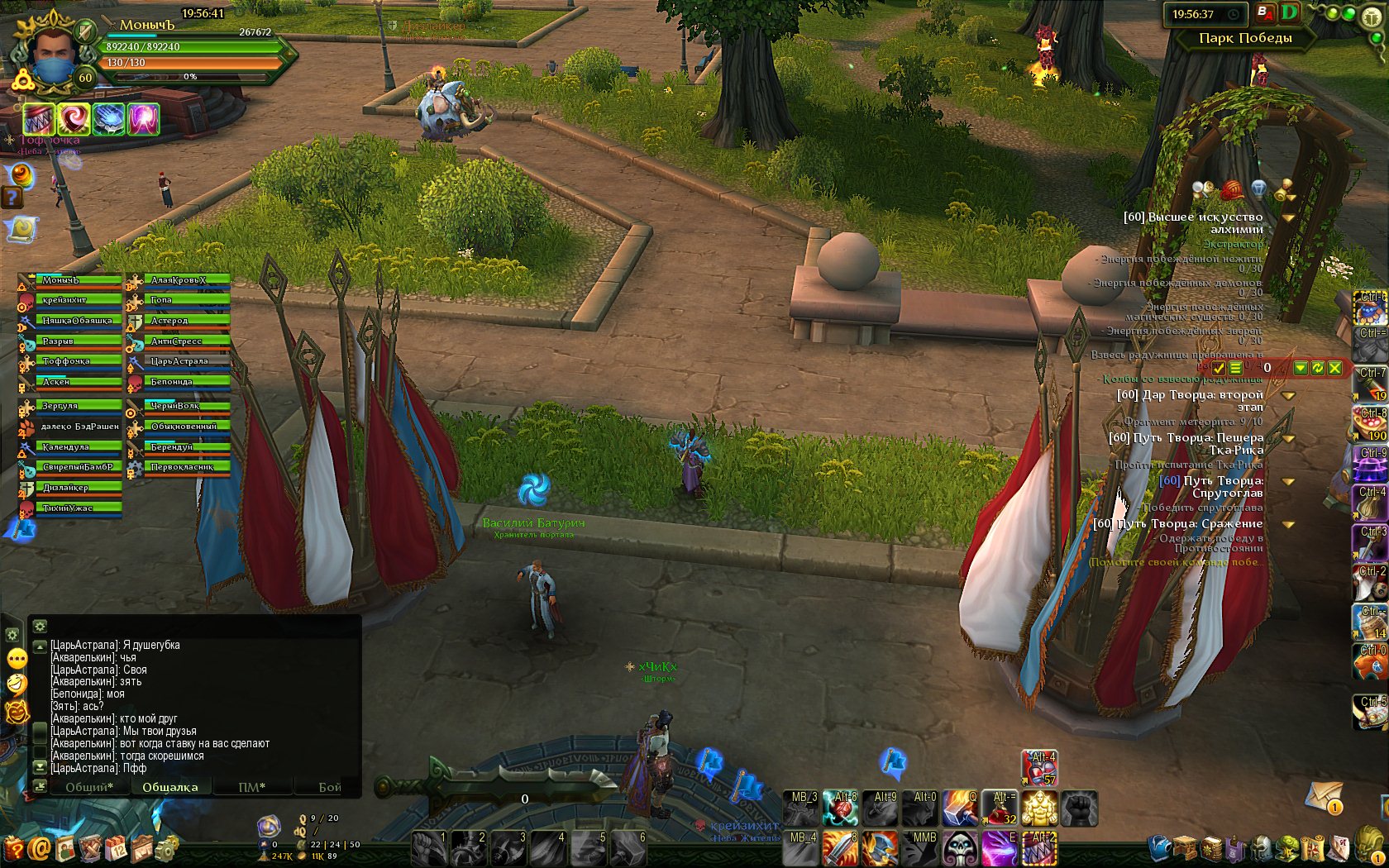The height and width of the screenshot is (868, 1389).
Task: Use the red potion with 32 charges
Action: click(1000, 808)
